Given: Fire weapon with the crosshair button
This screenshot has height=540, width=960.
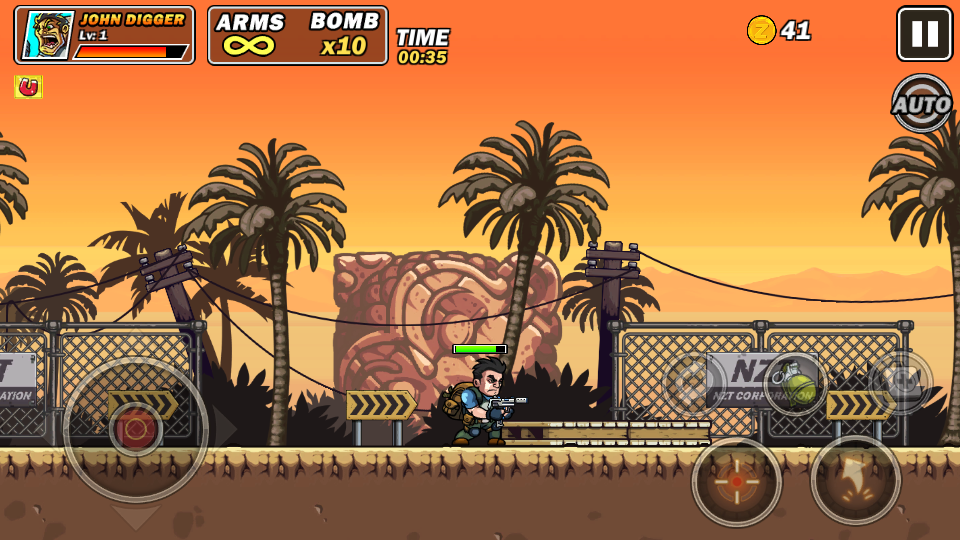Looking at the screenshot, I should click(x=737, y=482).
